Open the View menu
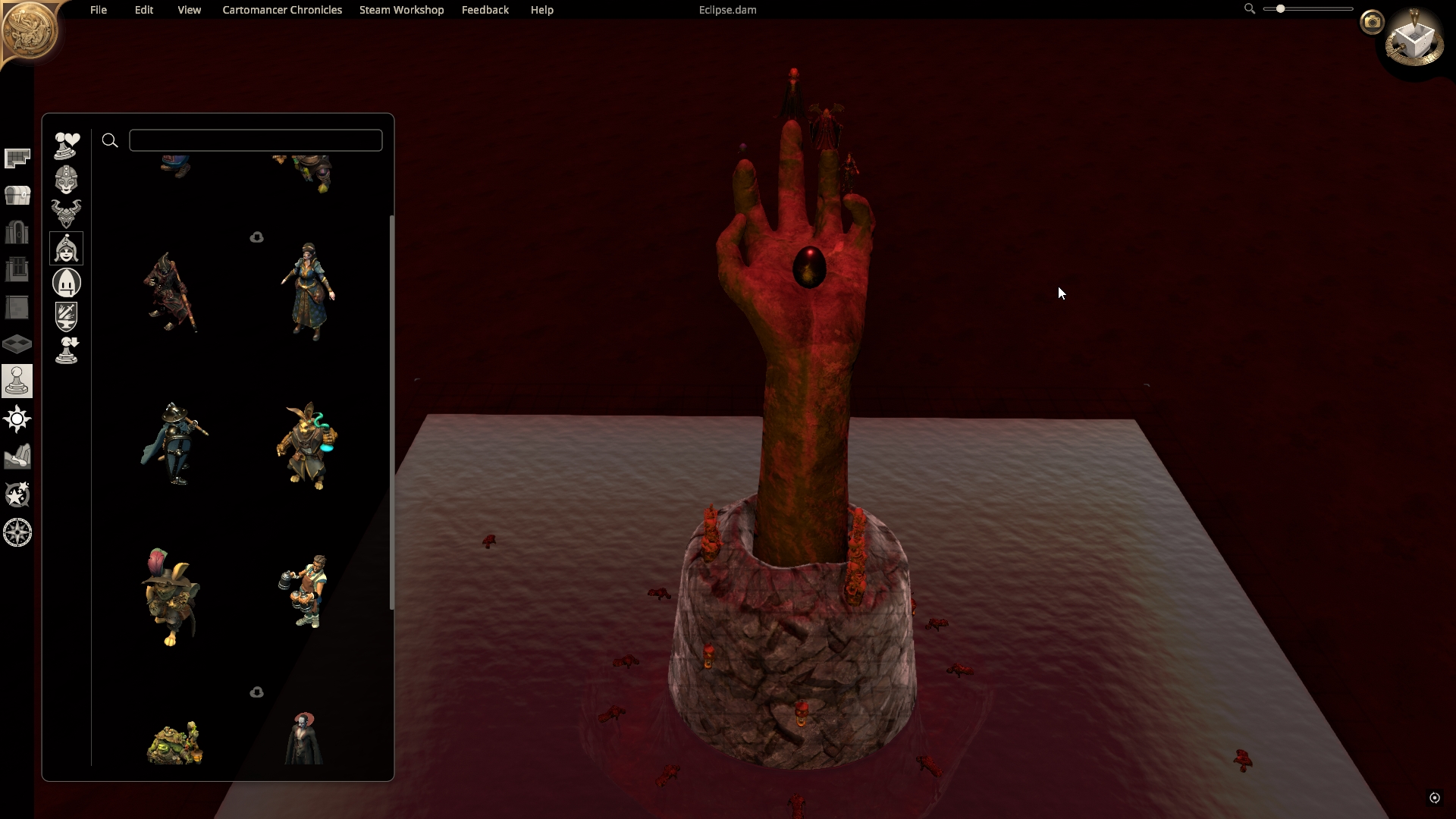Screen dimensions: 1456x819 189,10
